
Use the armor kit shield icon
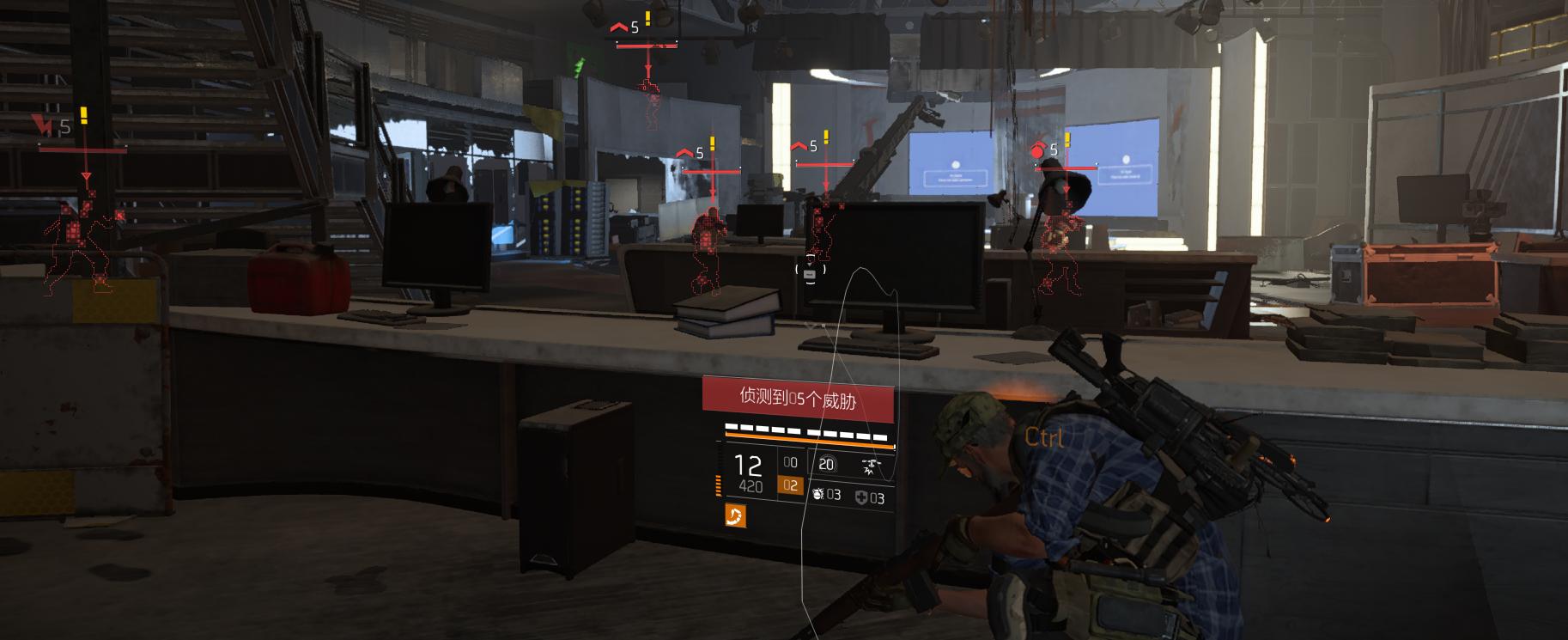coord(861,497)
